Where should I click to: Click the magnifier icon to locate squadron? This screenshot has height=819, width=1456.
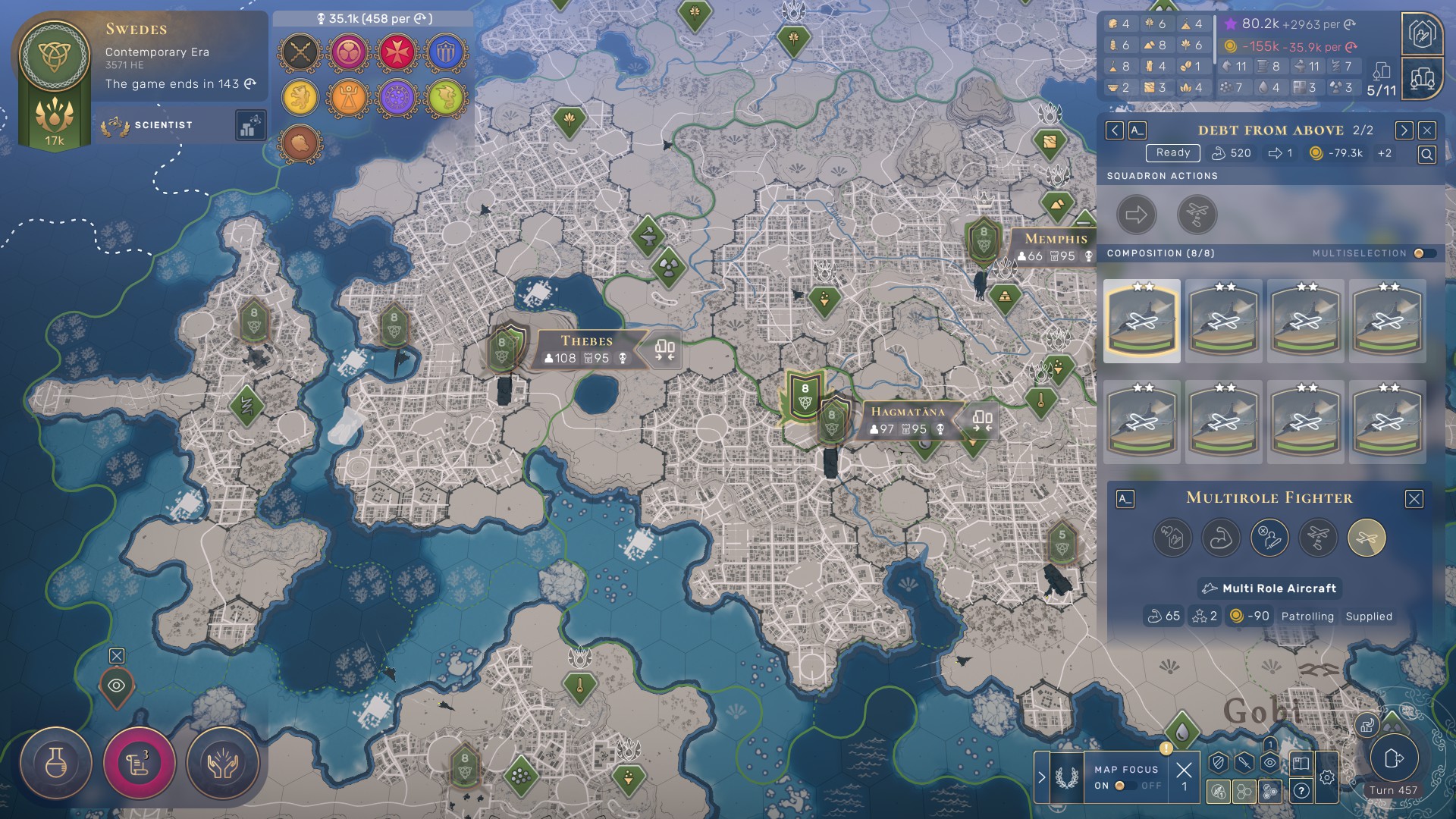(x=1426, y=155)
